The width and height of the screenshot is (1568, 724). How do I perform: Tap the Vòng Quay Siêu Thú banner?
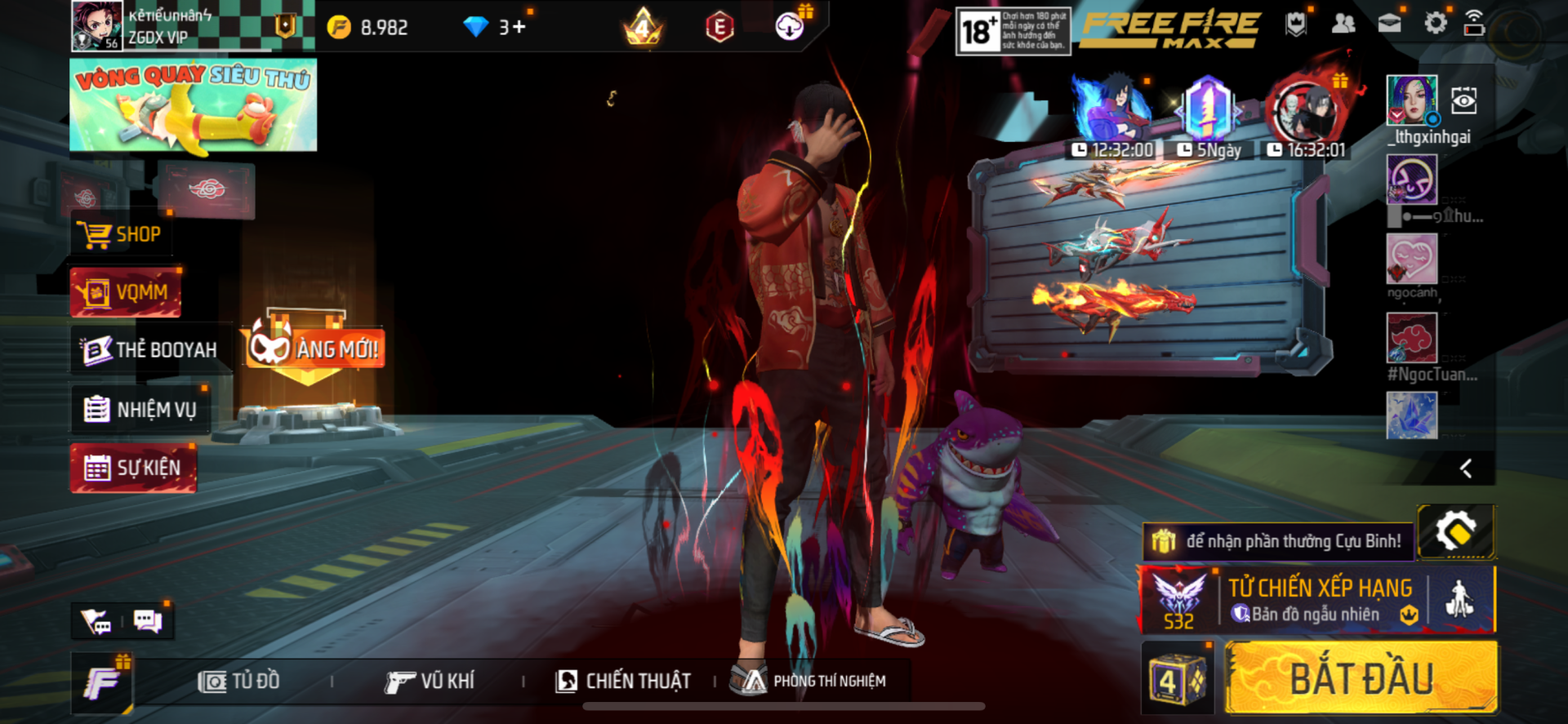(194, 105)
